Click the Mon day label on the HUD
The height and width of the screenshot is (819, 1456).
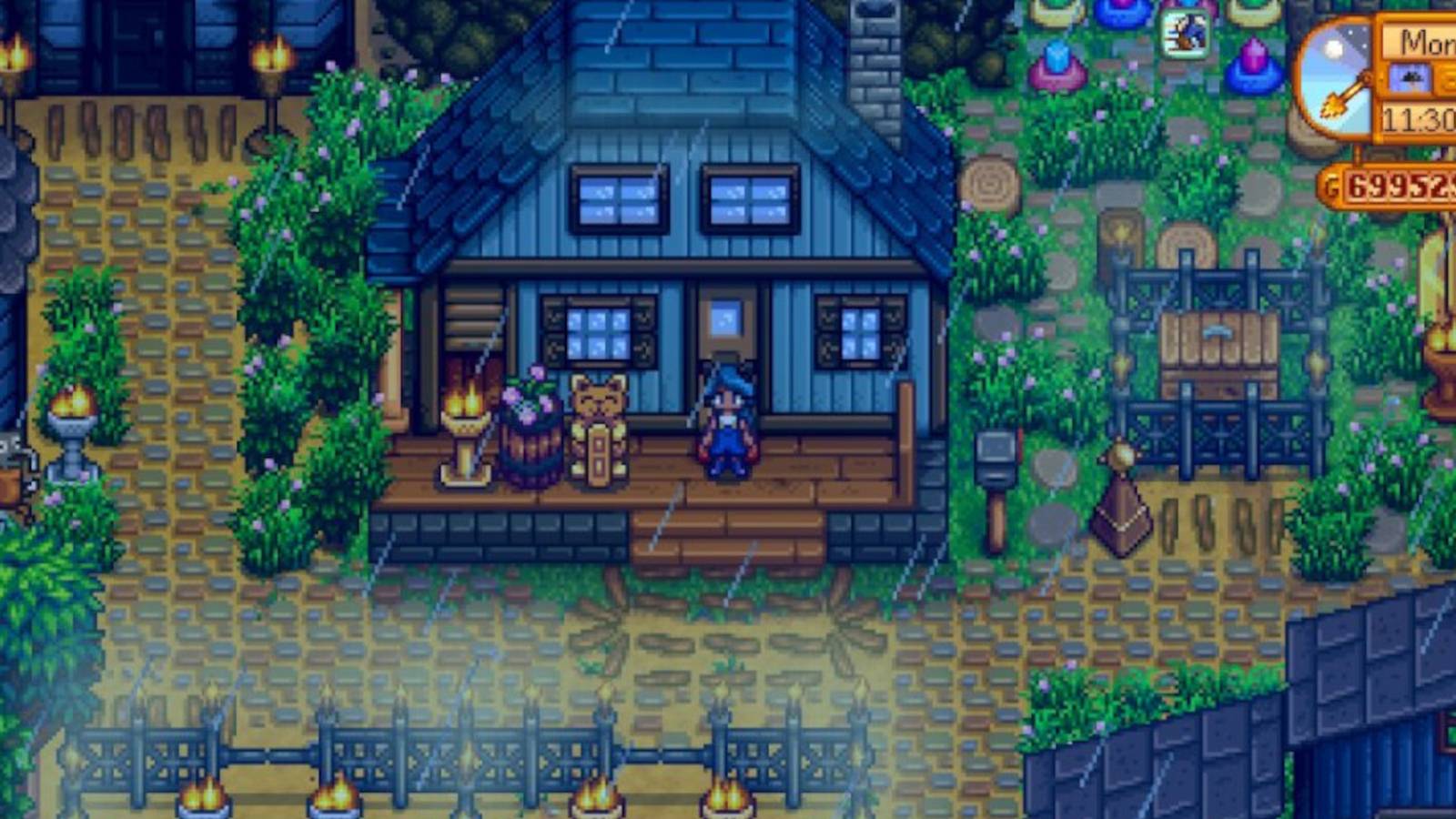(x=1423, y=39)
